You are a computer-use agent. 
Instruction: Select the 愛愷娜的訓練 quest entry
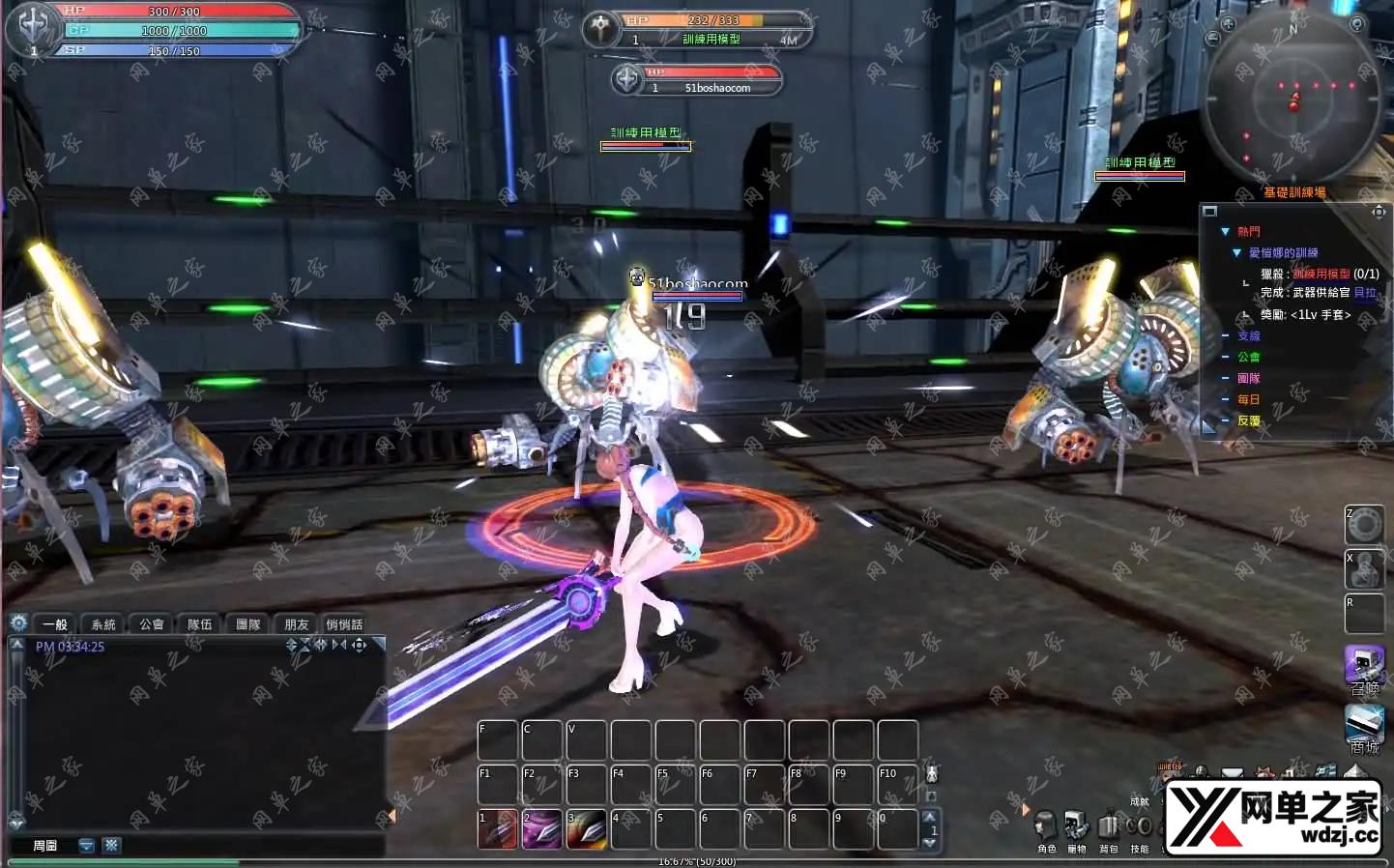point(1283,253)
